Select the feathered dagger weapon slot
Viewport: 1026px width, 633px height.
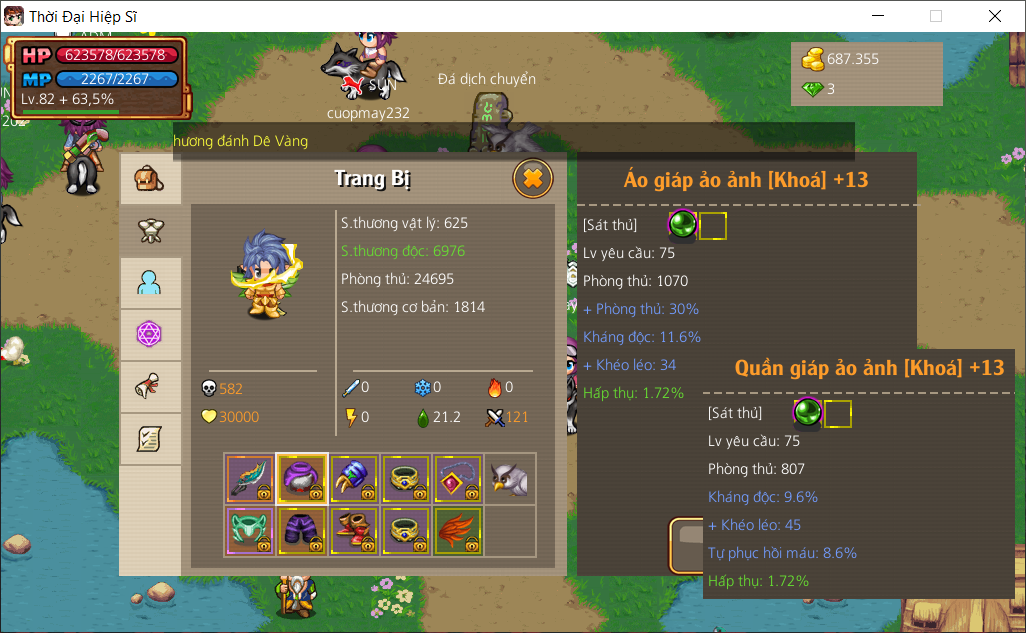250,479
